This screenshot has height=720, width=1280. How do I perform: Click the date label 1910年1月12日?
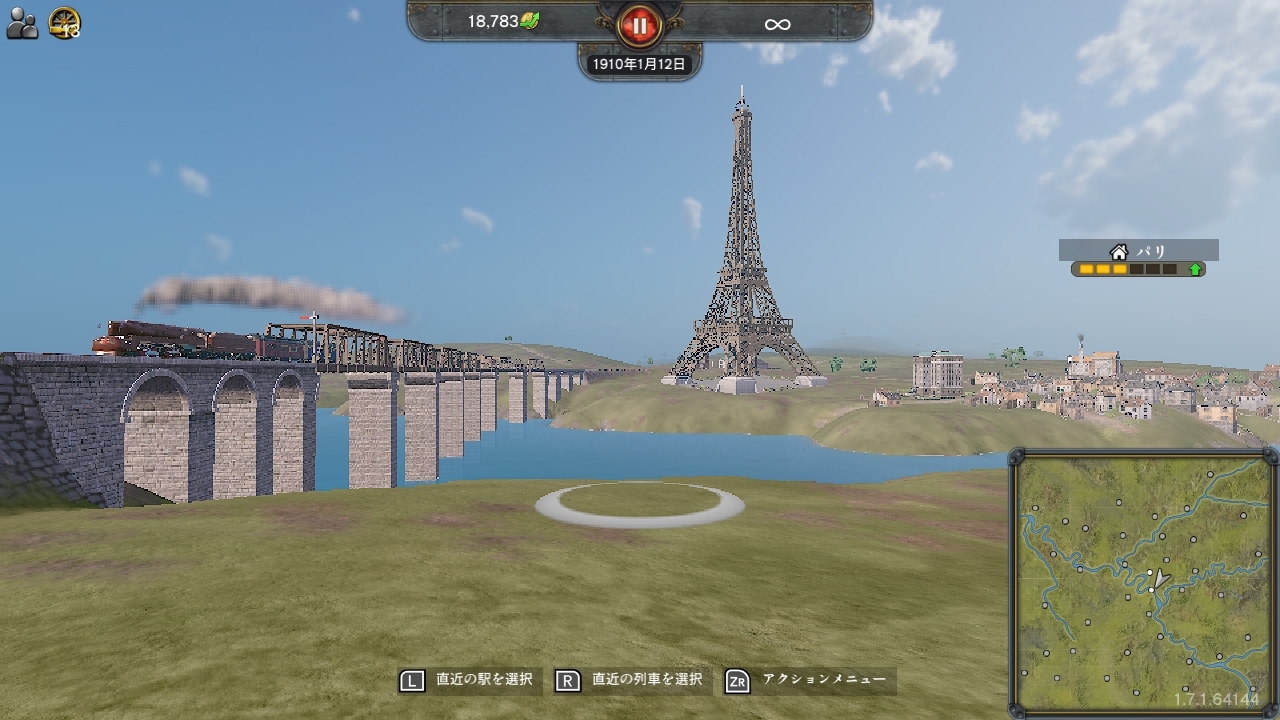(638, 62)
